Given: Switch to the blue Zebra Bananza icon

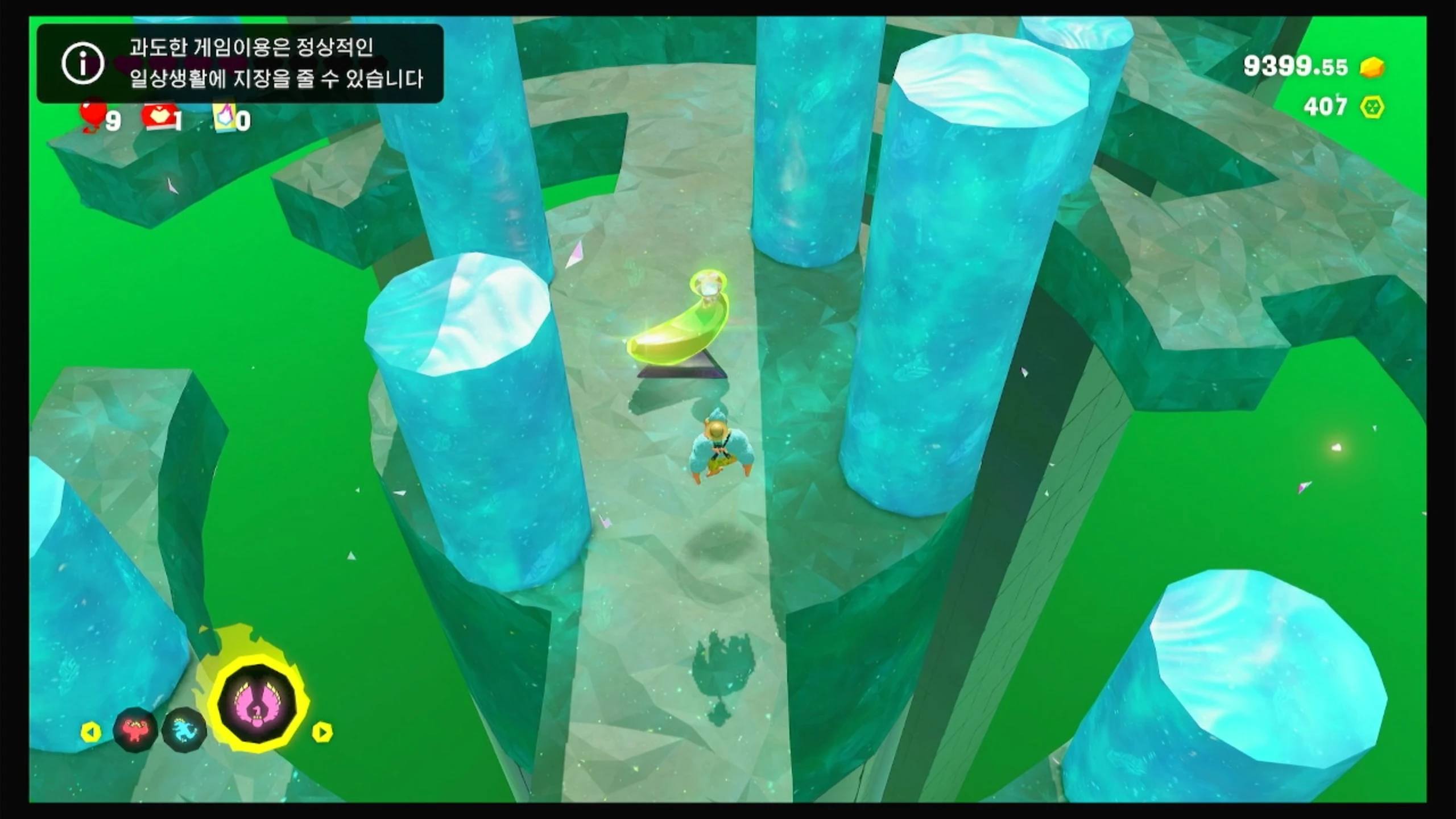Looking at the screenshot, I should point(184,730).
